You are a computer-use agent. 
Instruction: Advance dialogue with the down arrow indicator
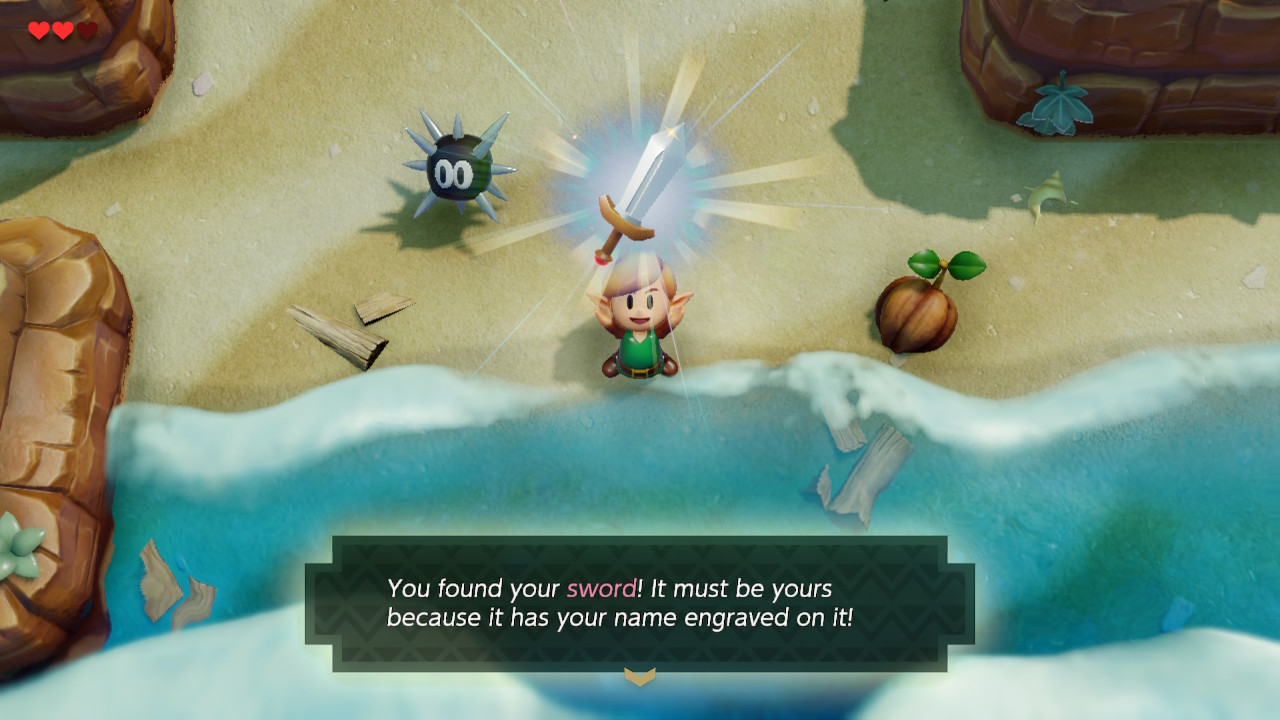(x=640, y=677)
